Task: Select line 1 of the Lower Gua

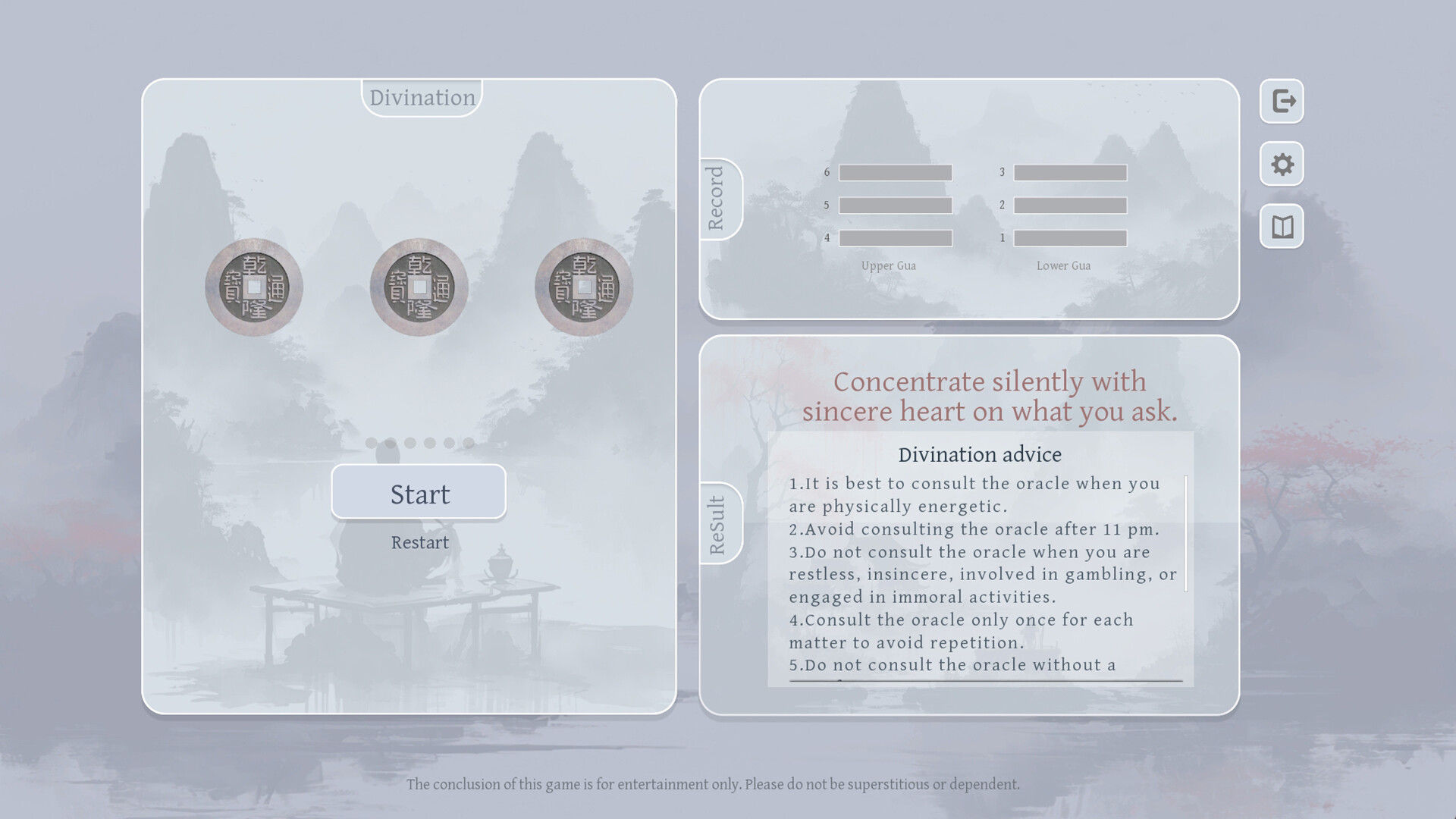Action: [x=1070, y=237]
